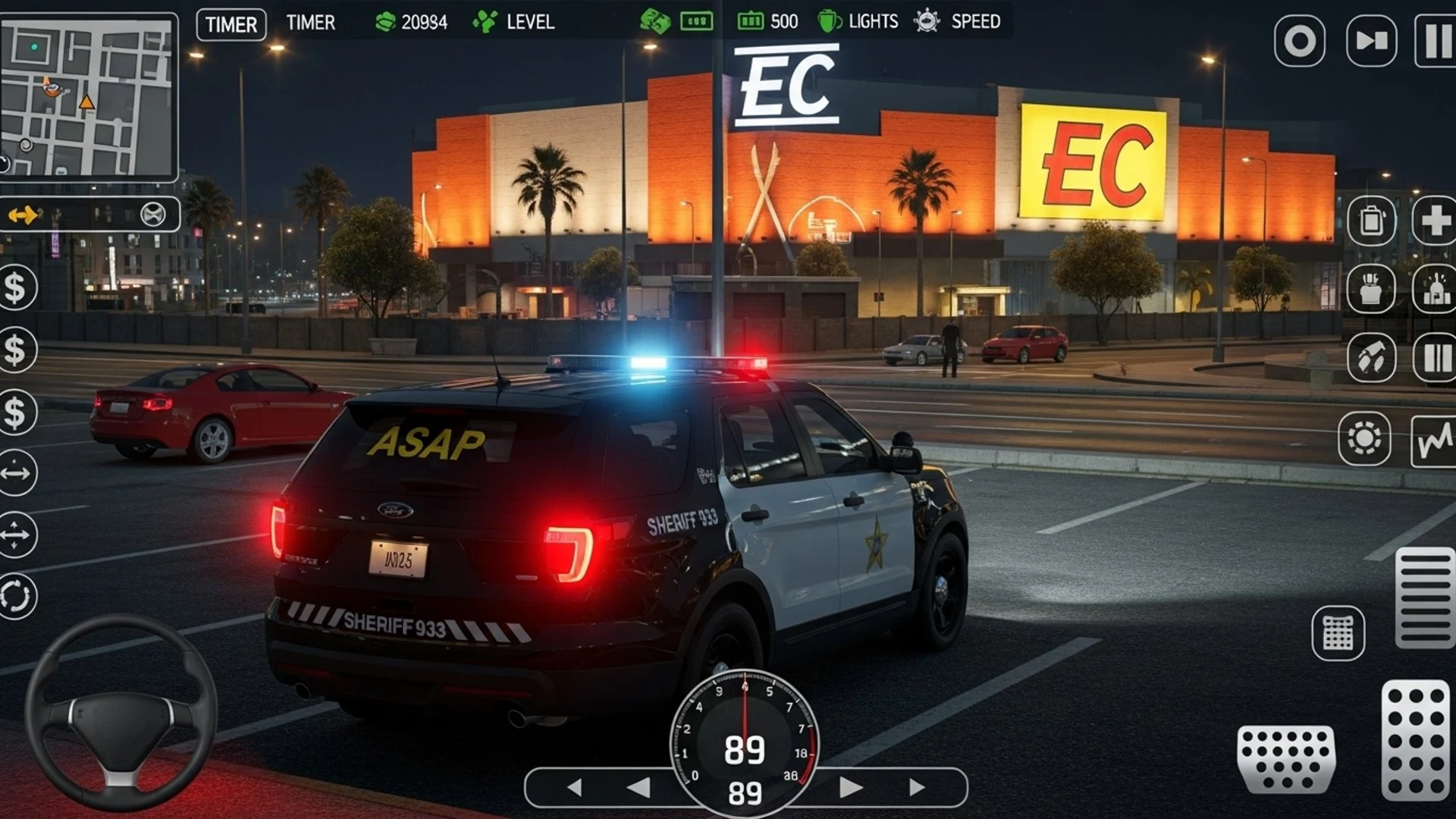Click the steering wheel control
The image size is (1456, 819).
[121, 713]
